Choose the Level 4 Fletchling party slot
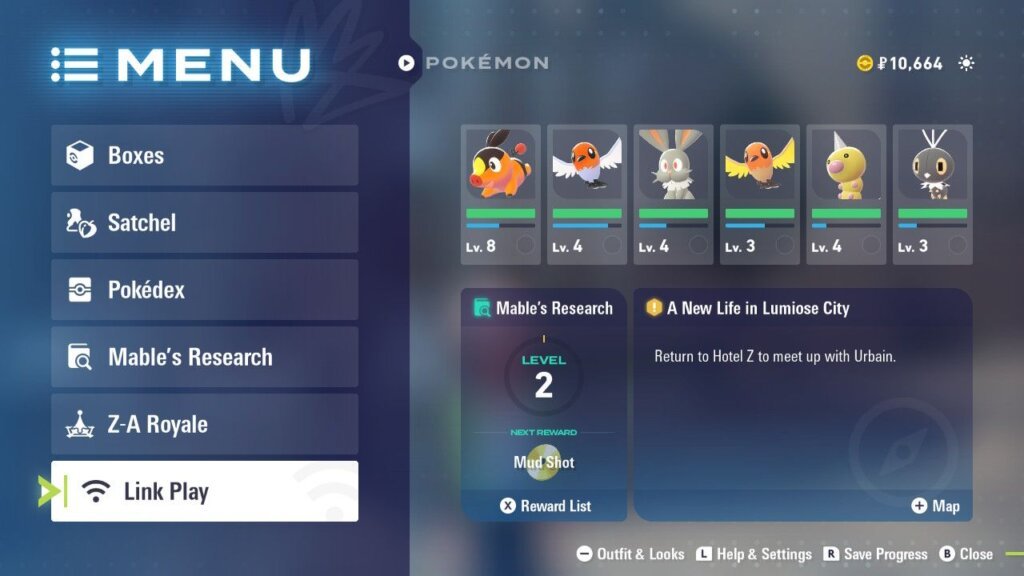This screenshot has height=576, width=1024. (587, 194)
